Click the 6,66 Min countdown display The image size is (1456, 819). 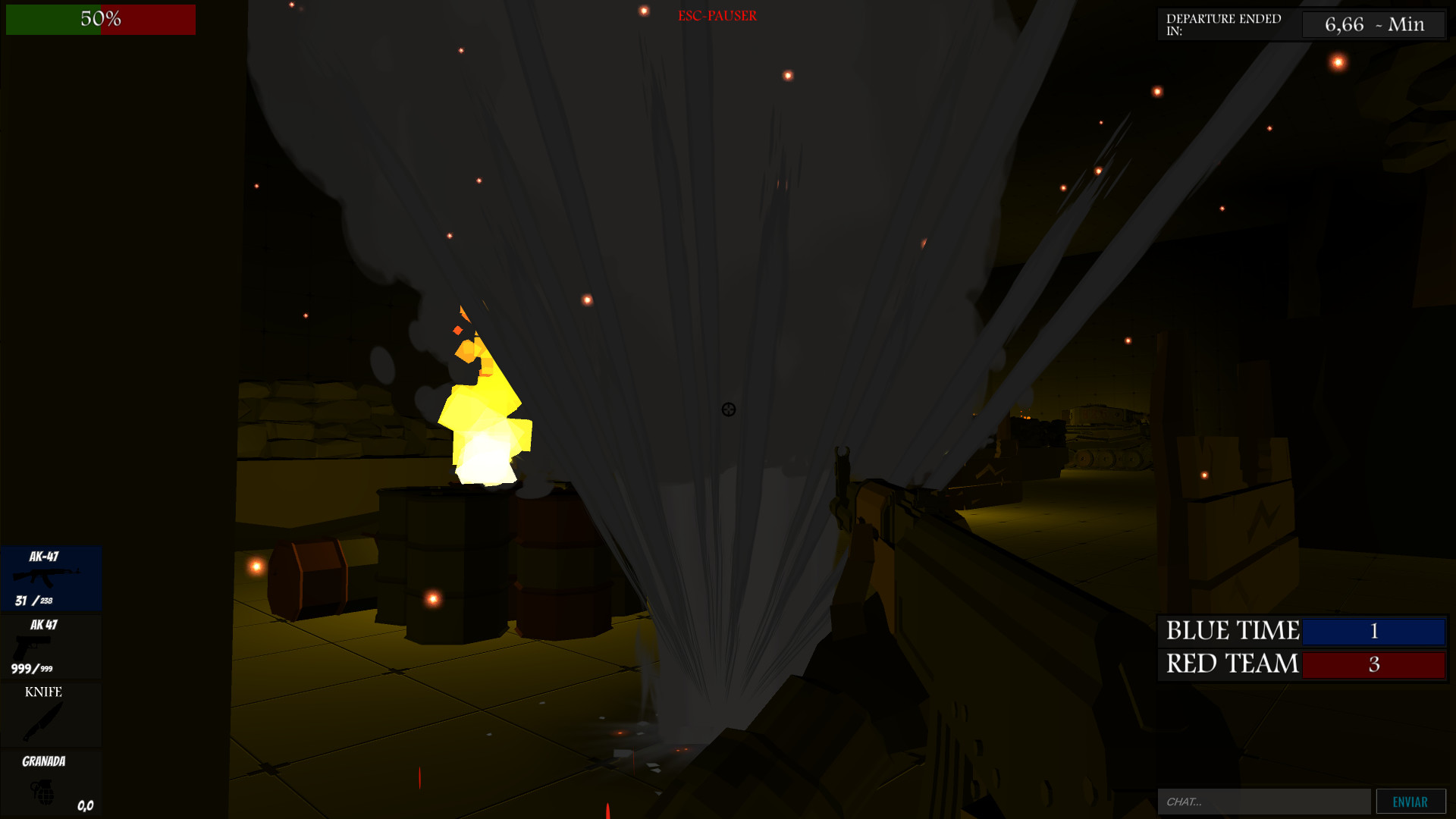click(x=1373, y=24)
